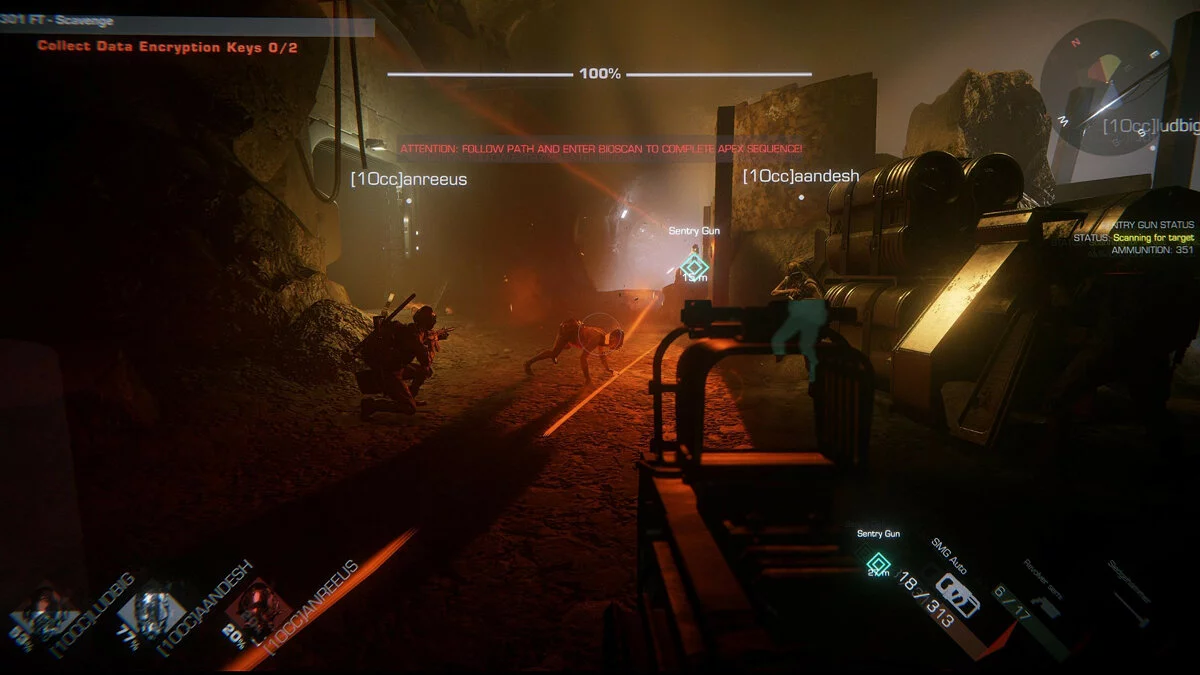Select the floating [10cc]aandesh name tag
1200x675 pixels.
(800, 176)
